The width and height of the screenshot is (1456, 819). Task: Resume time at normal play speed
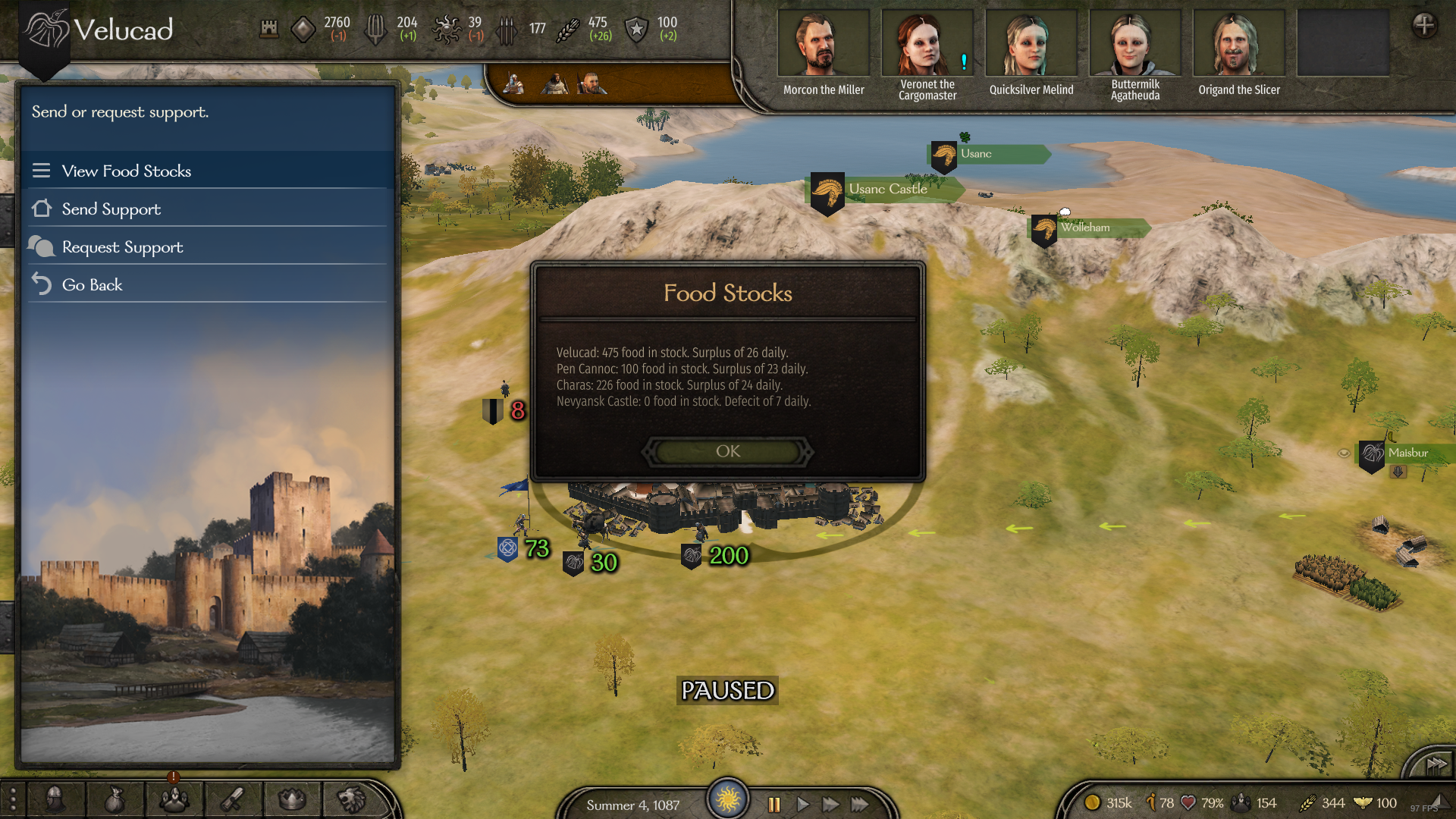click(x=802, y=805)
